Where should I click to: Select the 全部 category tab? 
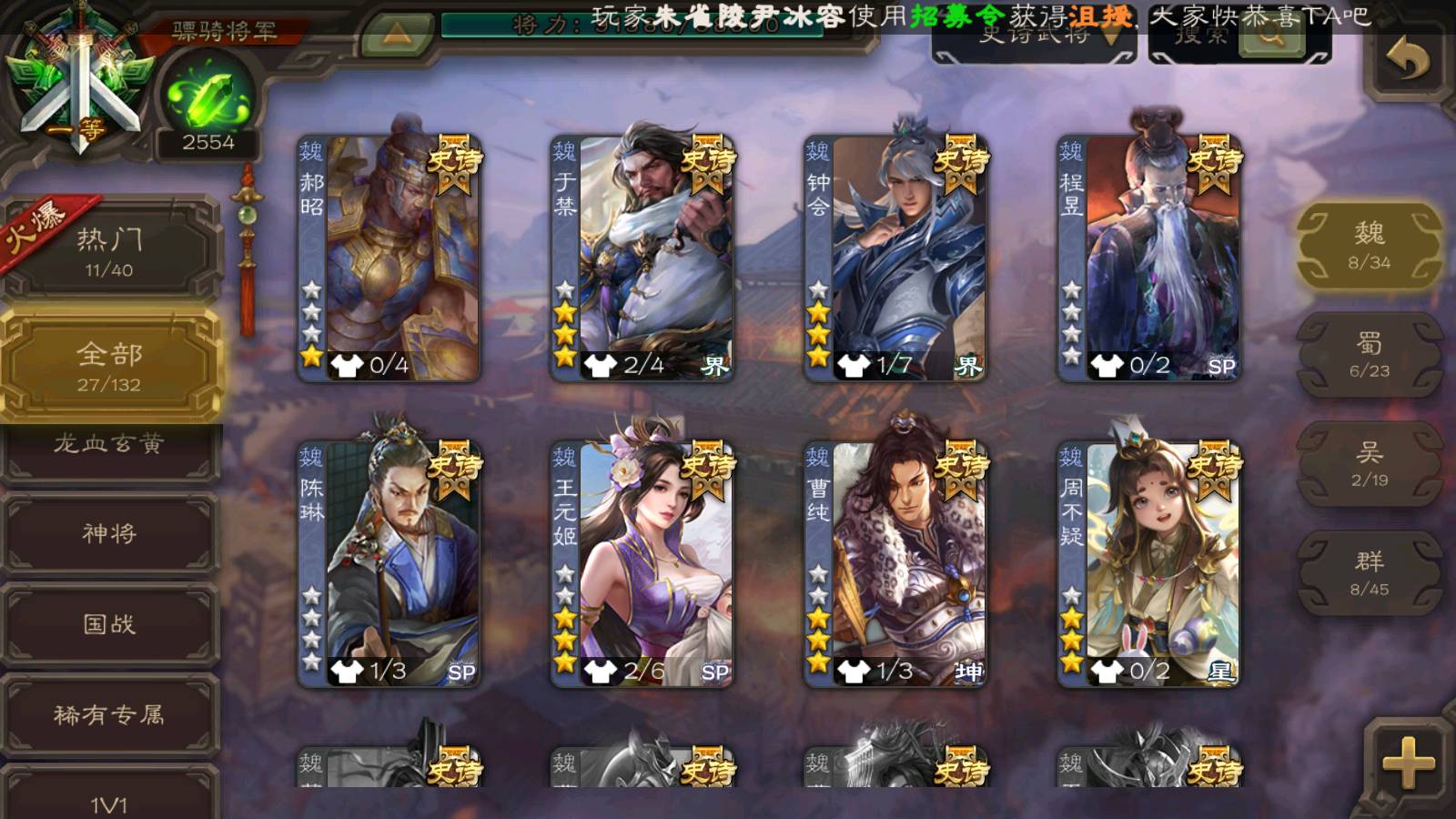(x=109, y=366)
